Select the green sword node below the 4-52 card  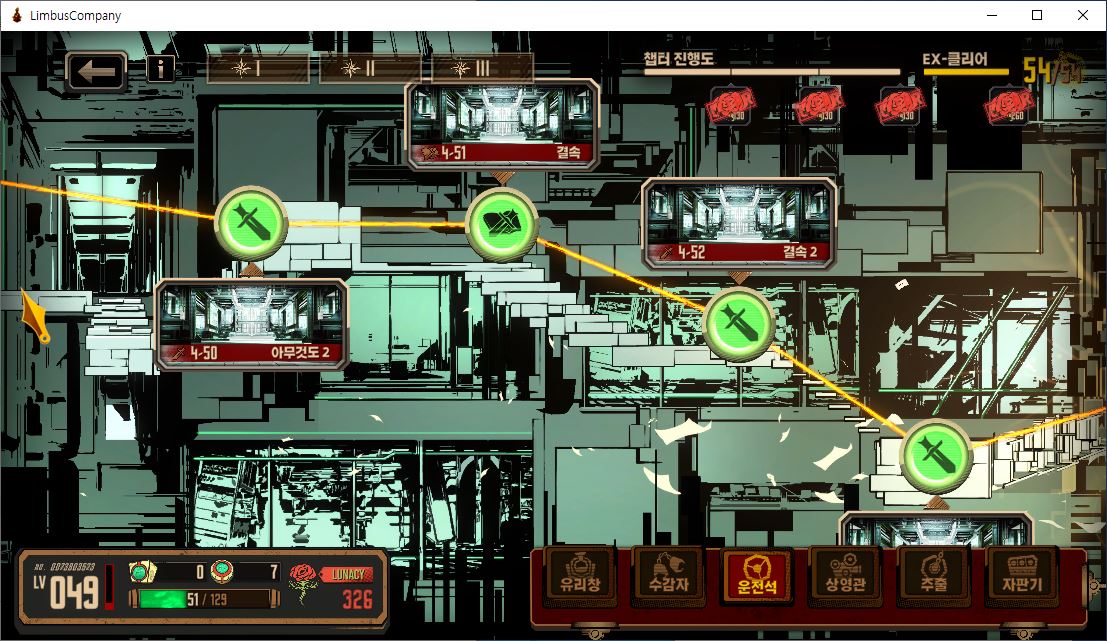tap(739, 323)
